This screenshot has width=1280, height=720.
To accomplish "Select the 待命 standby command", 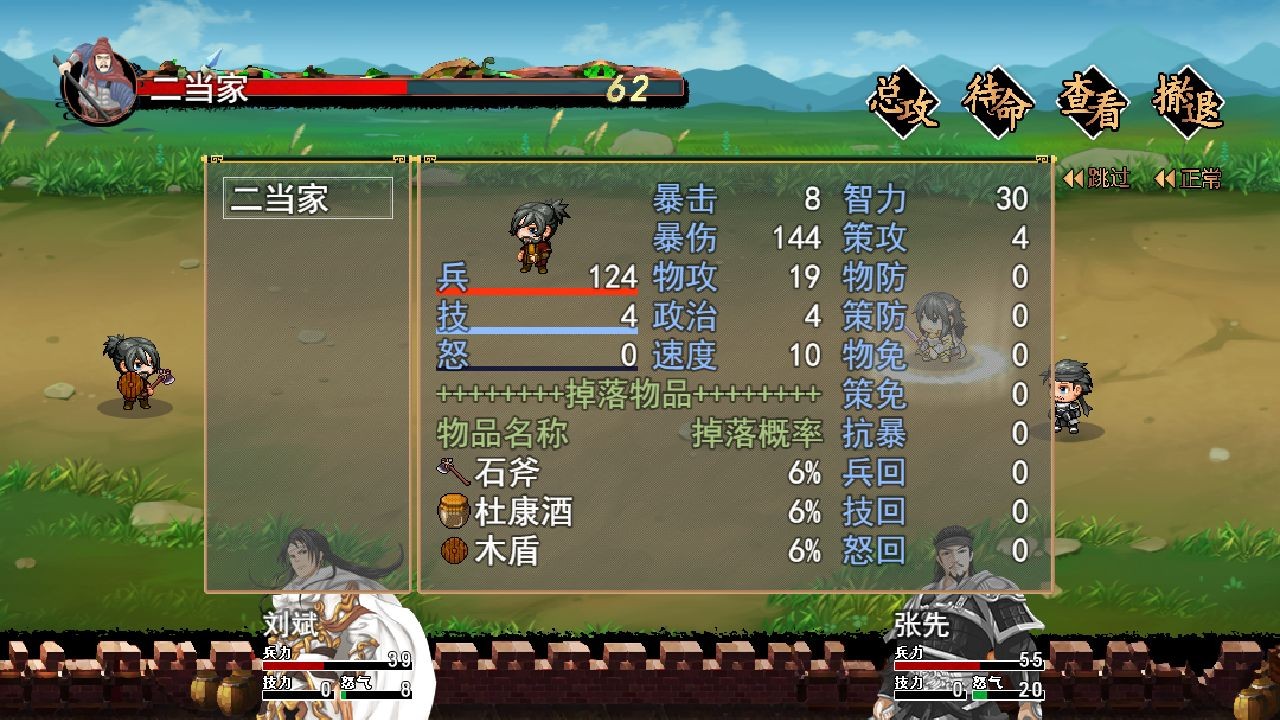I will click(x=998, y=103).
